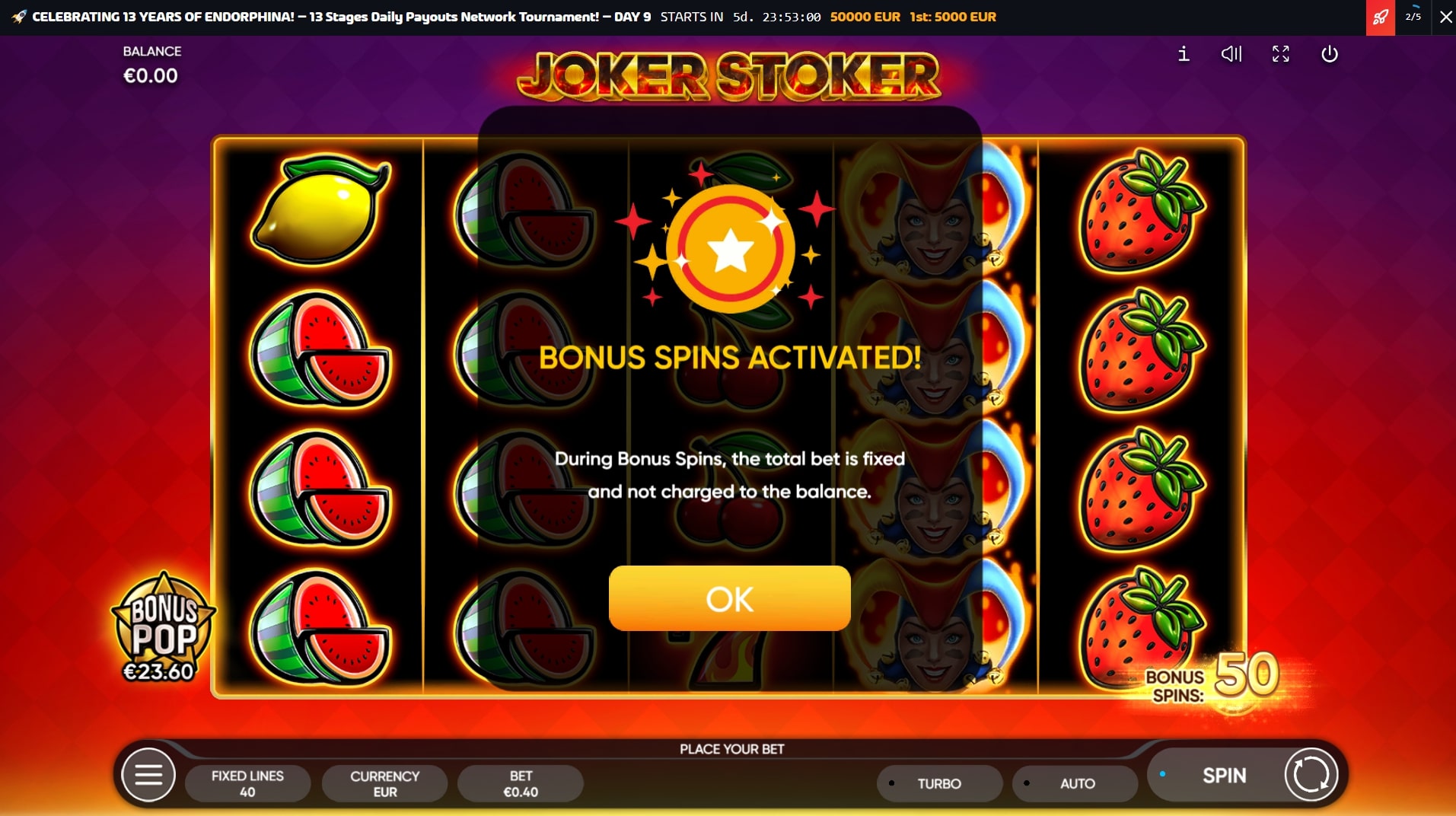The image size is (1456, 816).
Task: Close the tournament banner
Action: tap(1445, 17)
